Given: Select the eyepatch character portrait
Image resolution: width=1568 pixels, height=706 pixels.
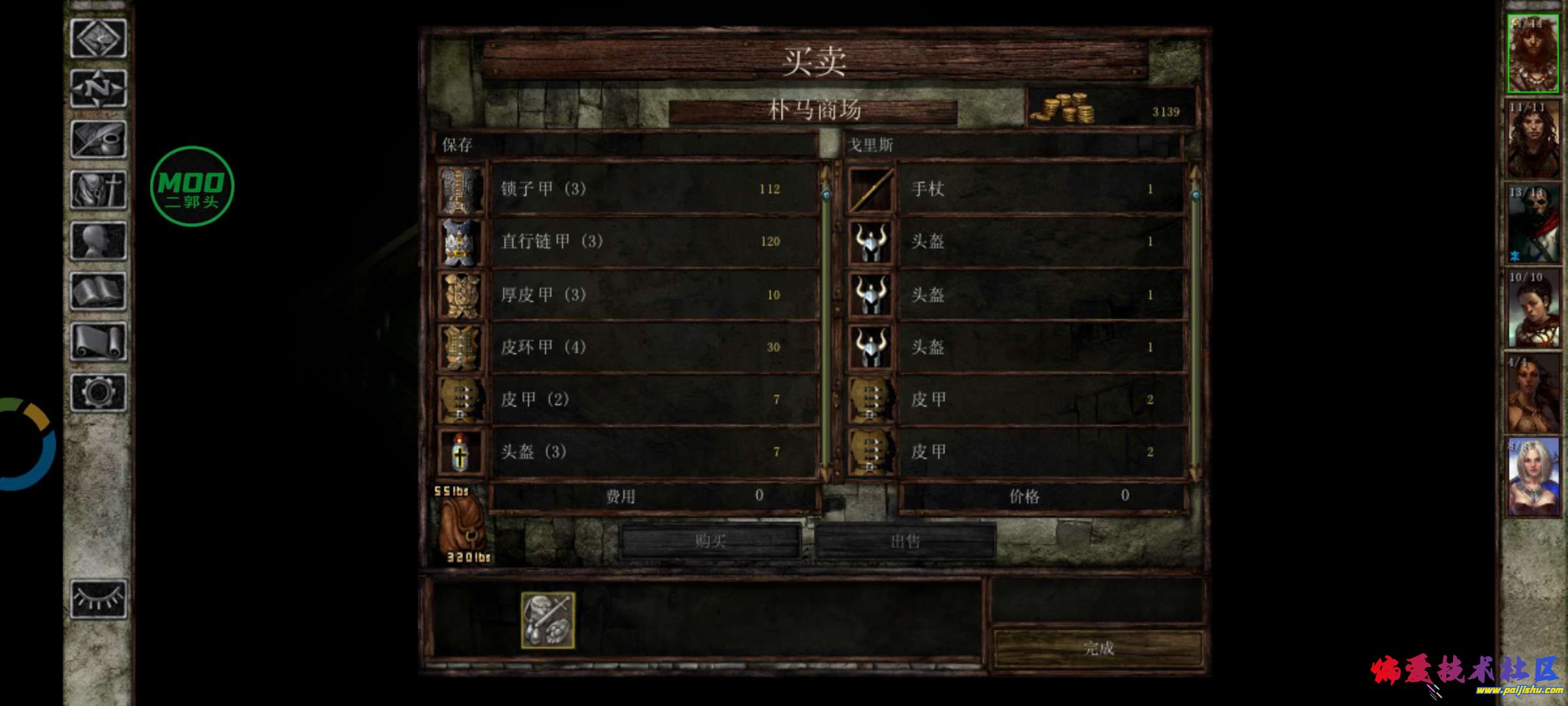Looking at the screenshot, I should point(1533,224).
